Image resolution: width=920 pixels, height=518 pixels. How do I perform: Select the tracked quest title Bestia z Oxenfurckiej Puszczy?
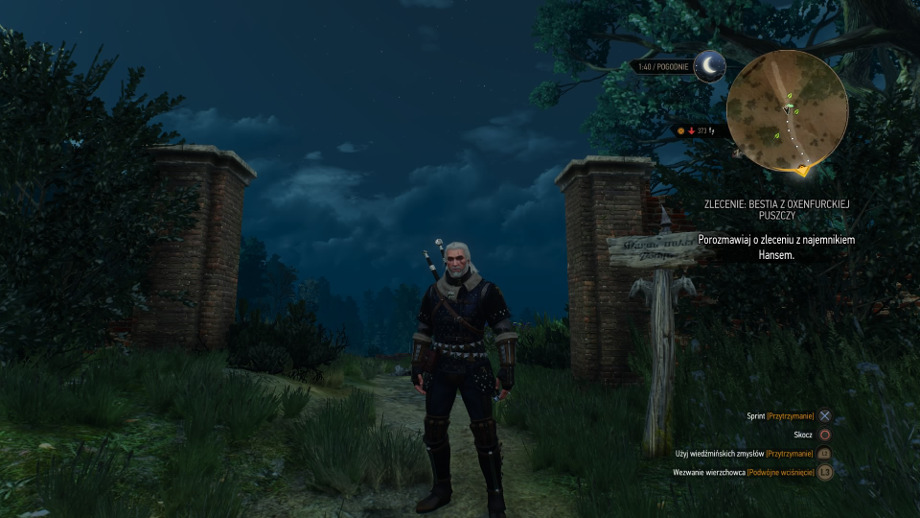coord(776,210)
